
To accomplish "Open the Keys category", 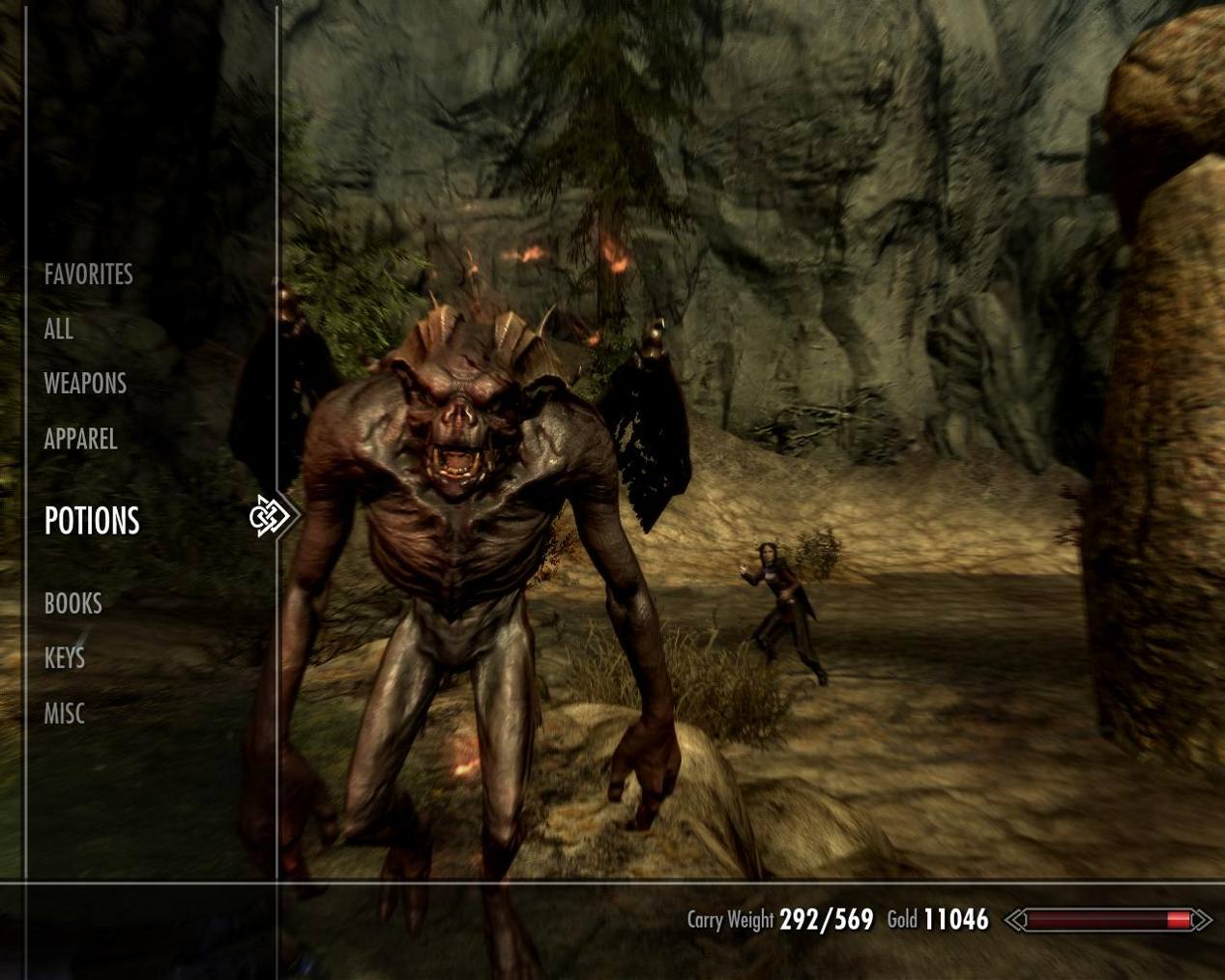I will click(64, 659).
